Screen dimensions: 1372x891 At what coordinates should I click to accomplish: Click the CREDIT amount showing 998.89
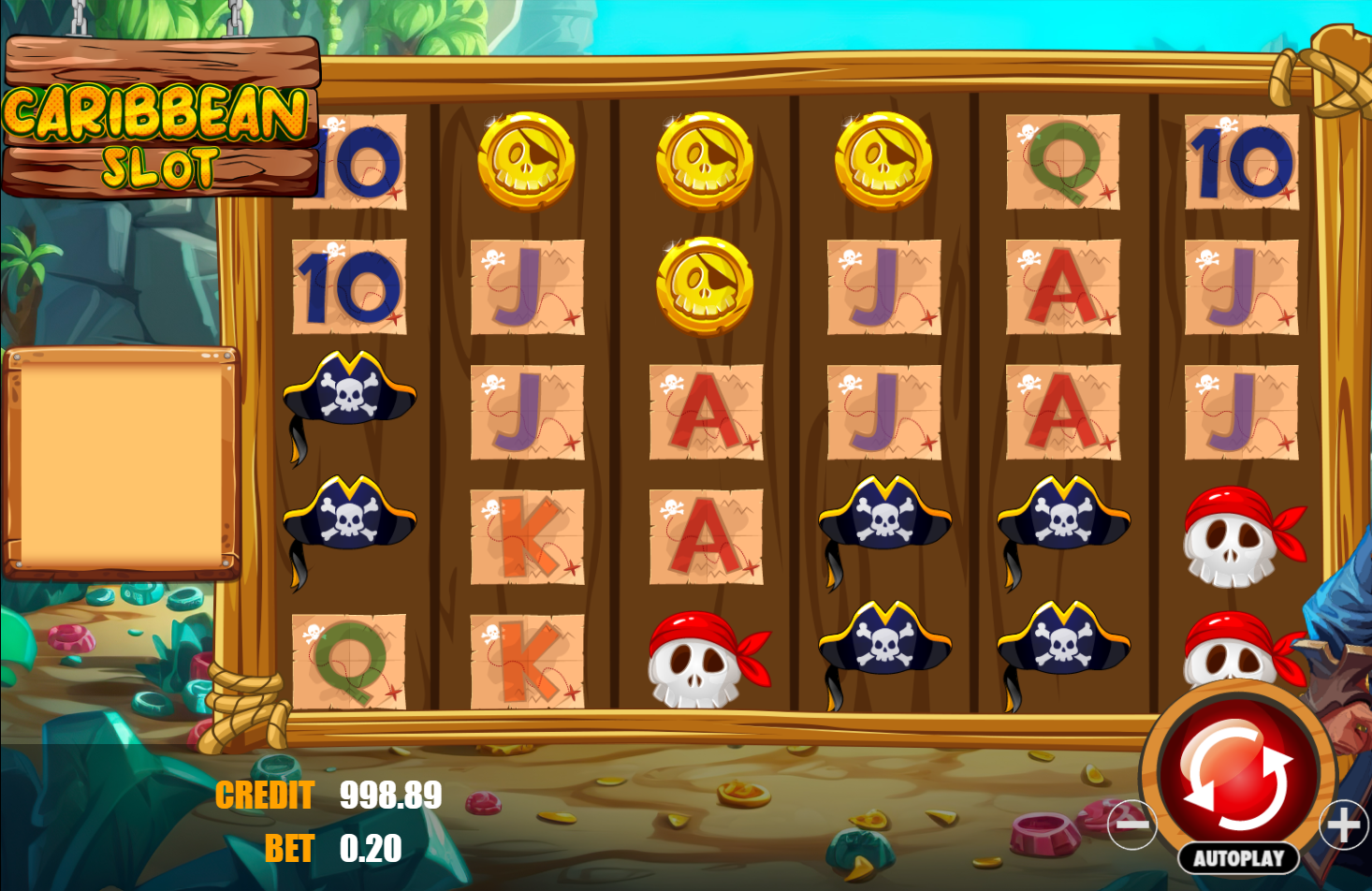tap(389, 795)
